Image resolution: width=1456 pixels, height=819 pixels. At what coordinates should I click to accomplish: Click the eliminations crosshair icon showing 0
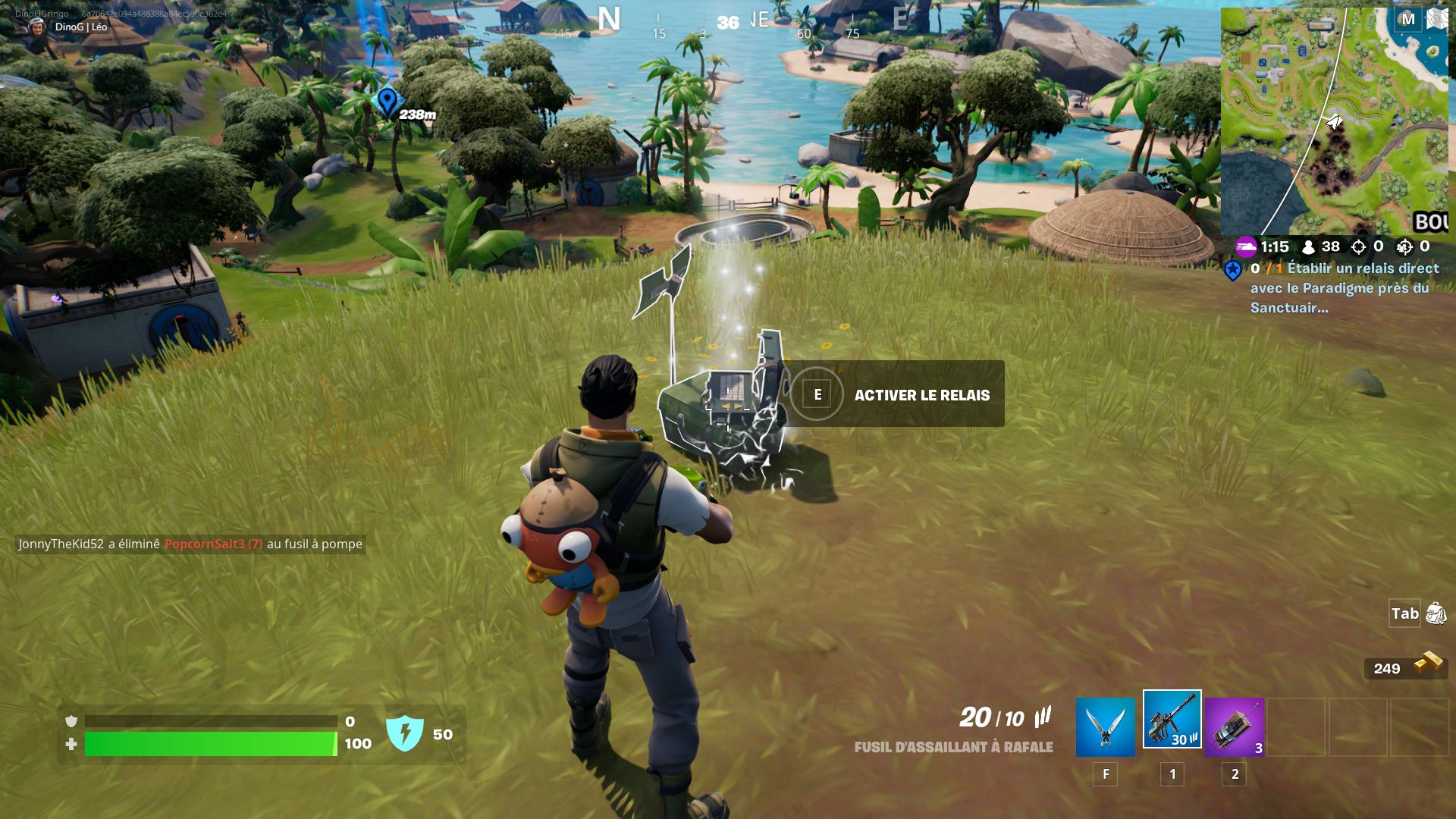pyautogui.click(x=1360, y=246)
